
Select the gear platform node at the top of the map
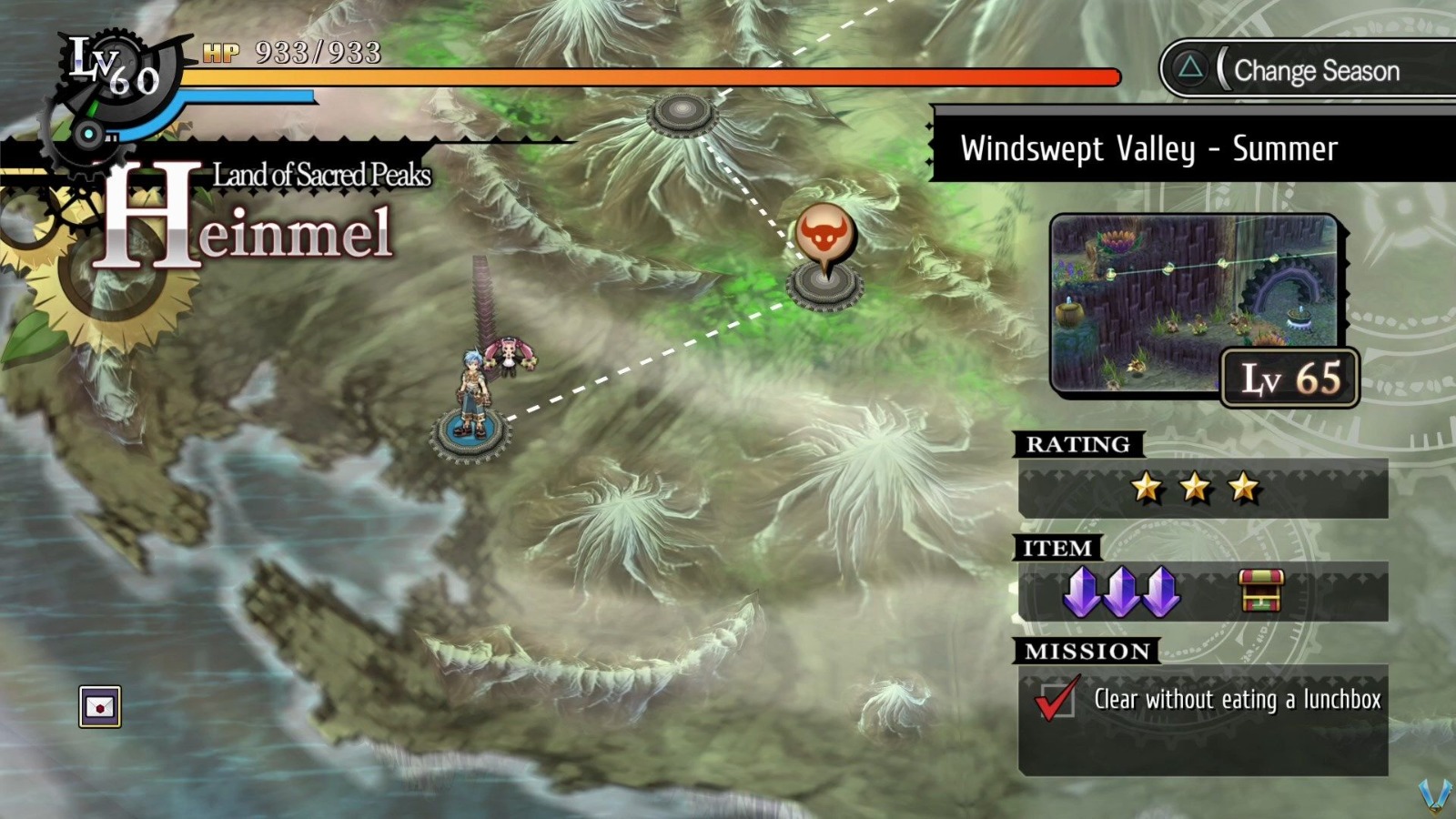(x=681, y=114)
